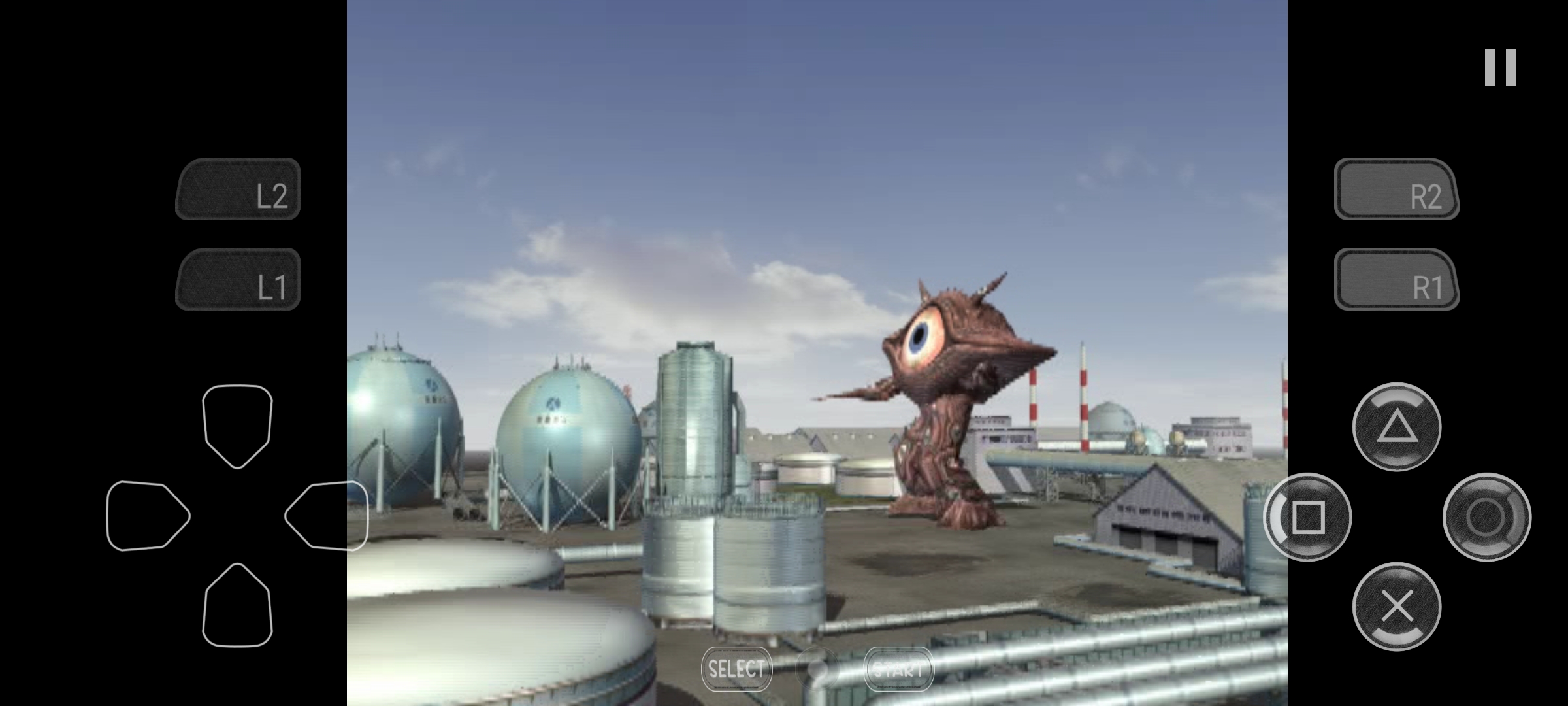Image resolution: width=1568 pixels, height=706 pixels.
Task: Tap the START overlay button
Action: 898,669
